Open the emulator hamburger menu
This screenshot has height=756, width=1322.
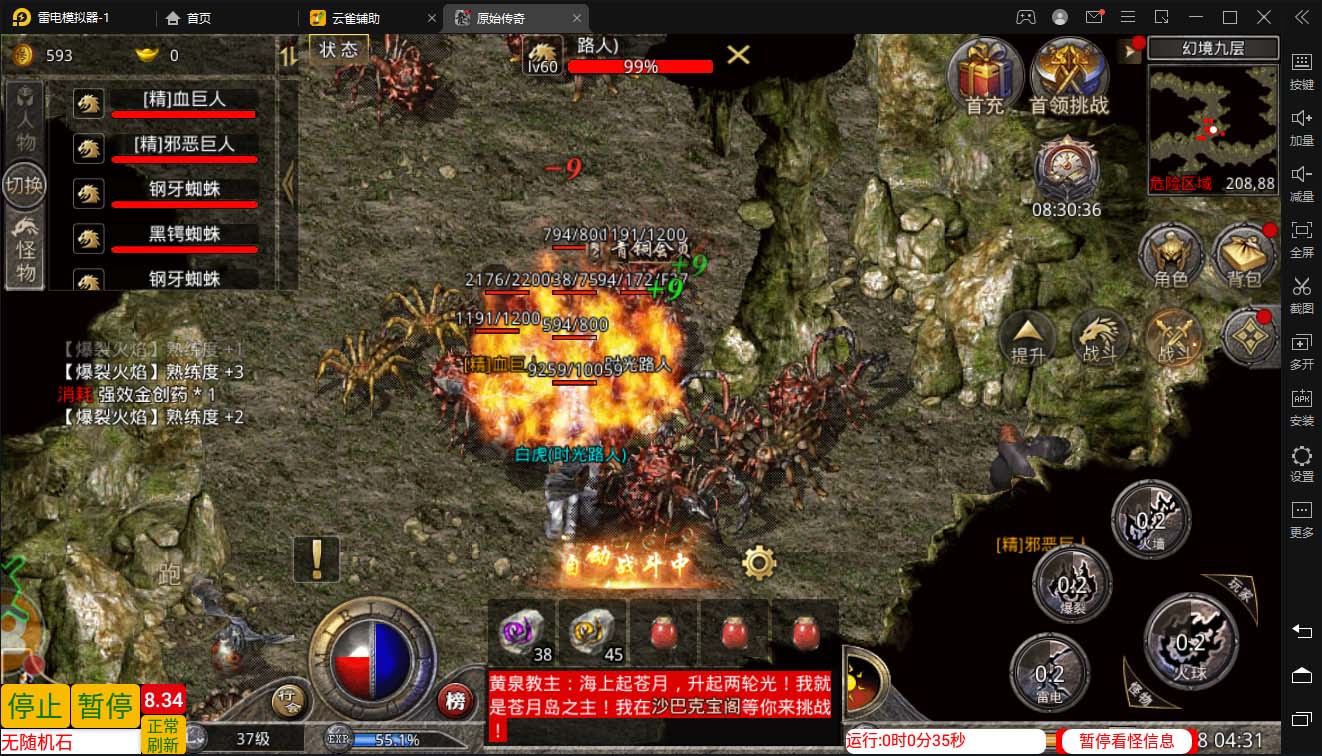[x=1127, y=17]
